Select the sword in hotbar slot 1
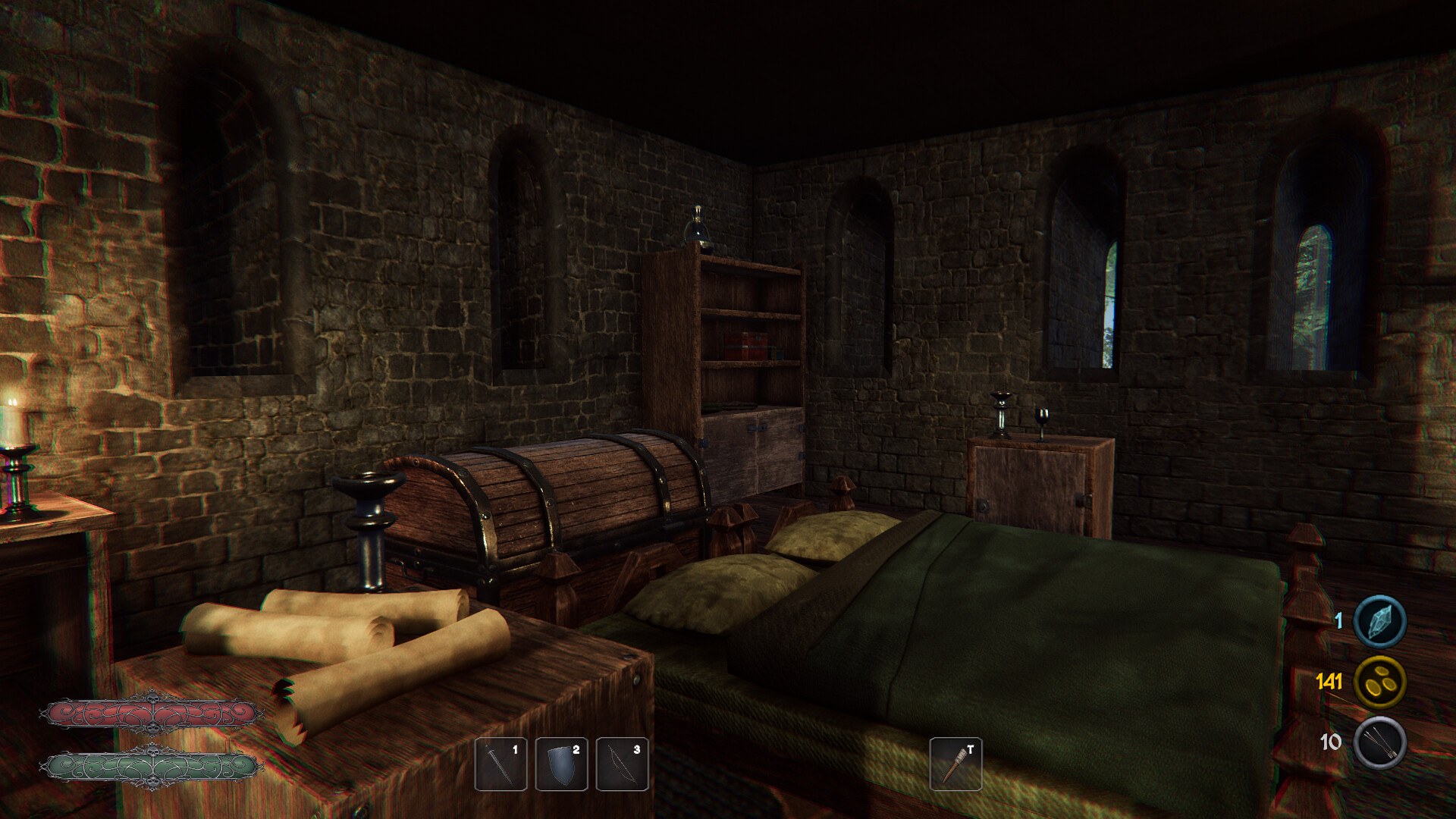 (x=500, y=764)
